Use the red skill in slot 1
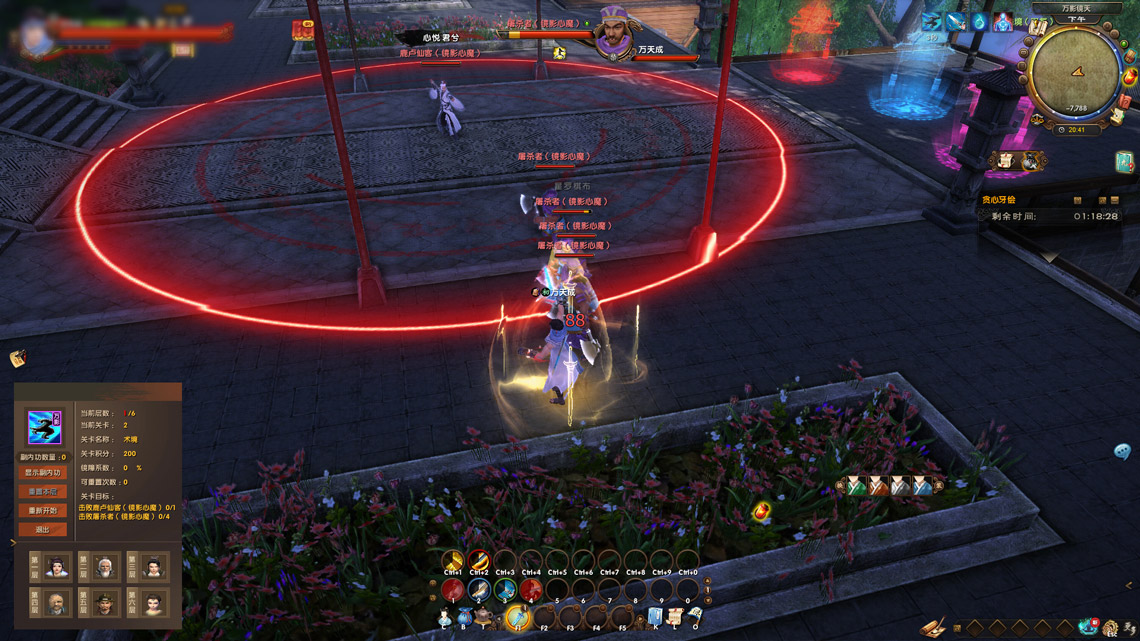This screenshot has height=641, width=1140. [453, 590]
